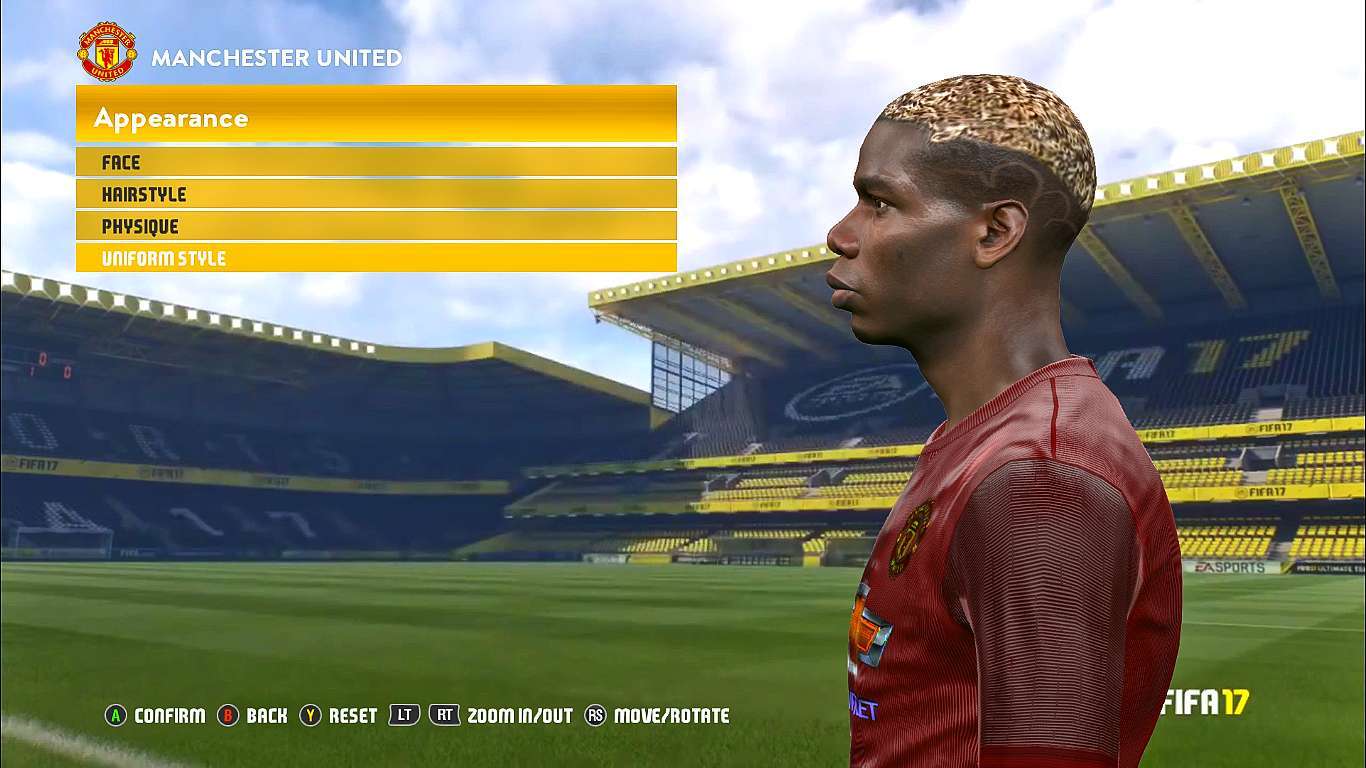The image size is (1366, 768).
Task: Open the Uniform Style entry
Action: 375,258
